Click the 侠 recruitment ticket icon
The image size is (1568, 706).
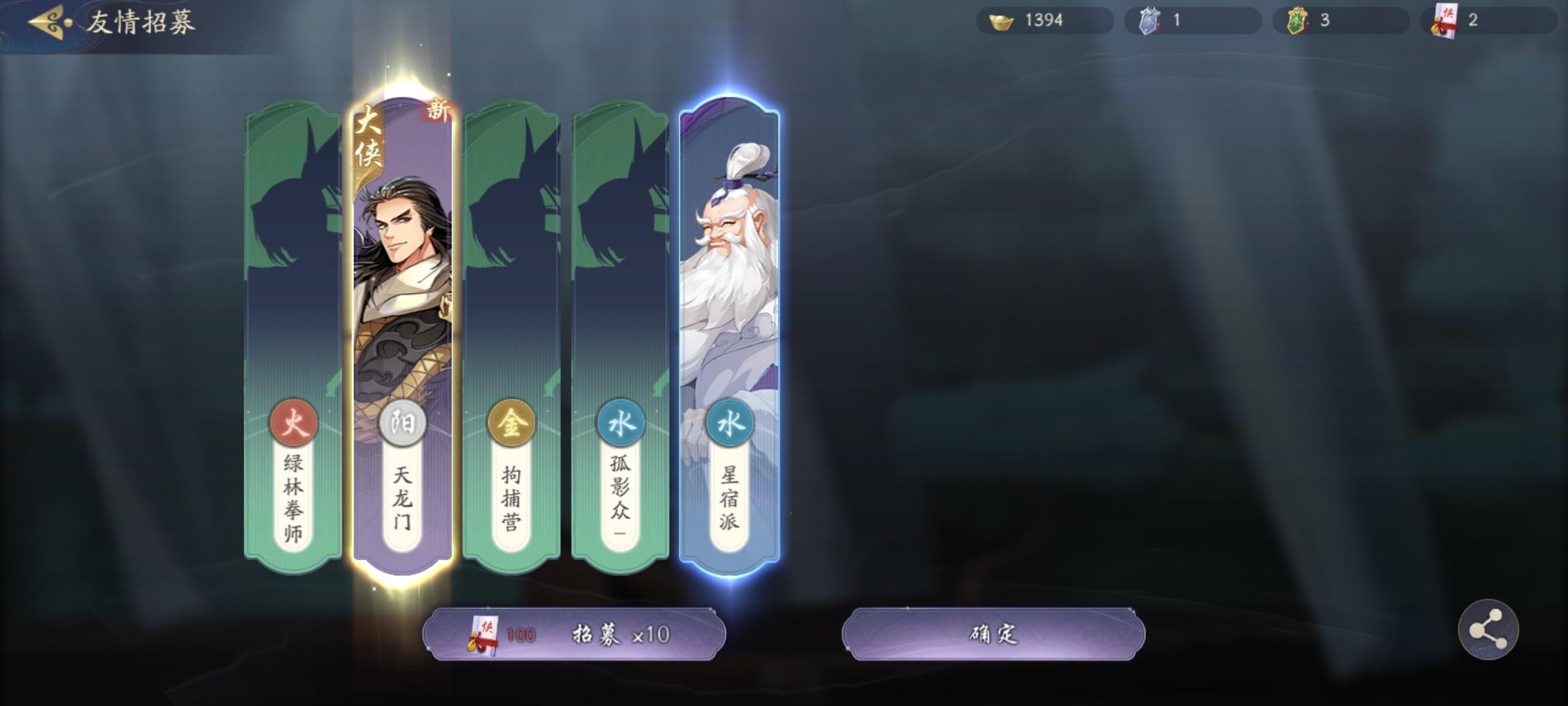[x=1446, y=20]
